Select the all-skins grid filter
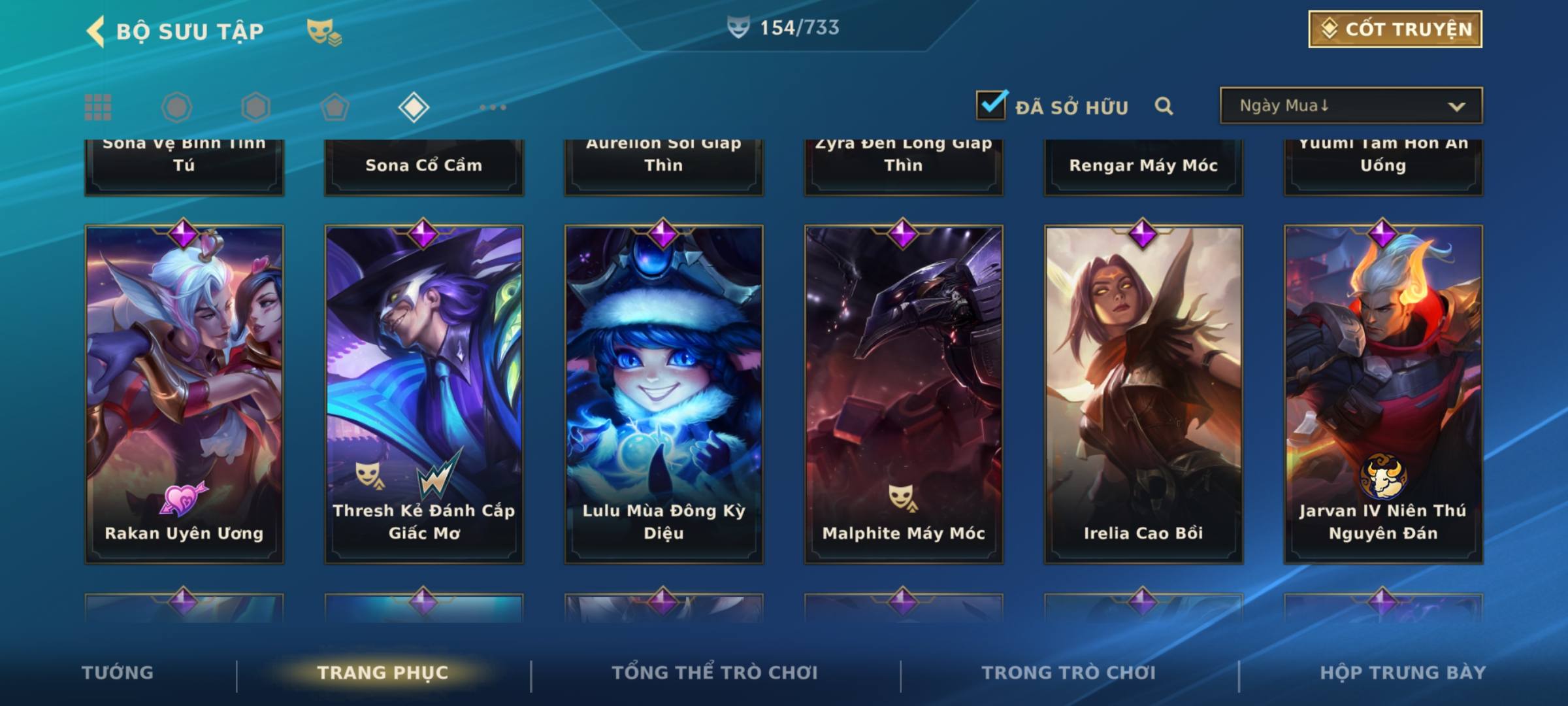The height and width of the screenshot is (706, 1568). 98,107
